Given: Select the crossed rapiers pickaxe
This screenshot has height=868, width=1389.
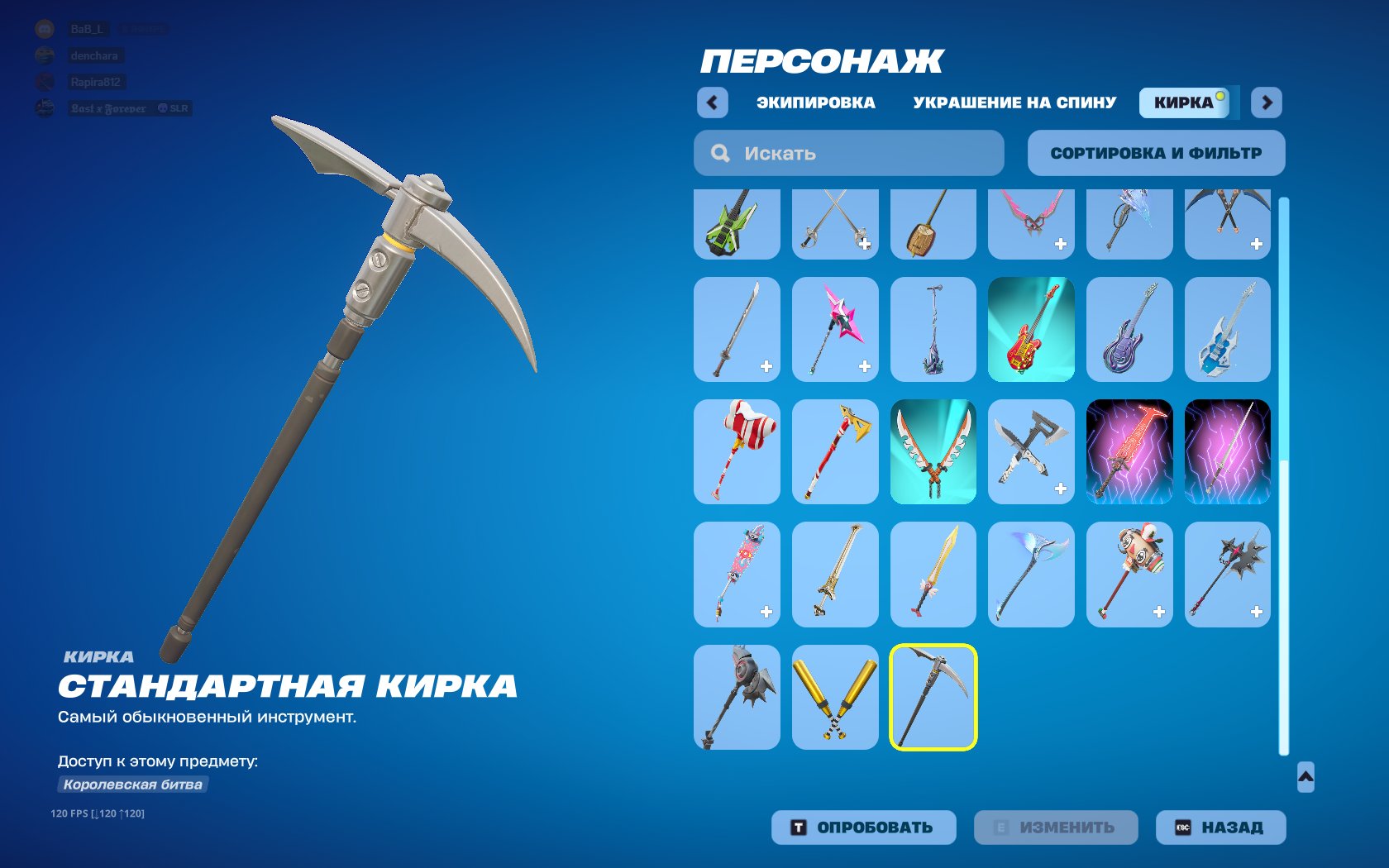Looking at the screenshot, I should click(x=834, y=223).
